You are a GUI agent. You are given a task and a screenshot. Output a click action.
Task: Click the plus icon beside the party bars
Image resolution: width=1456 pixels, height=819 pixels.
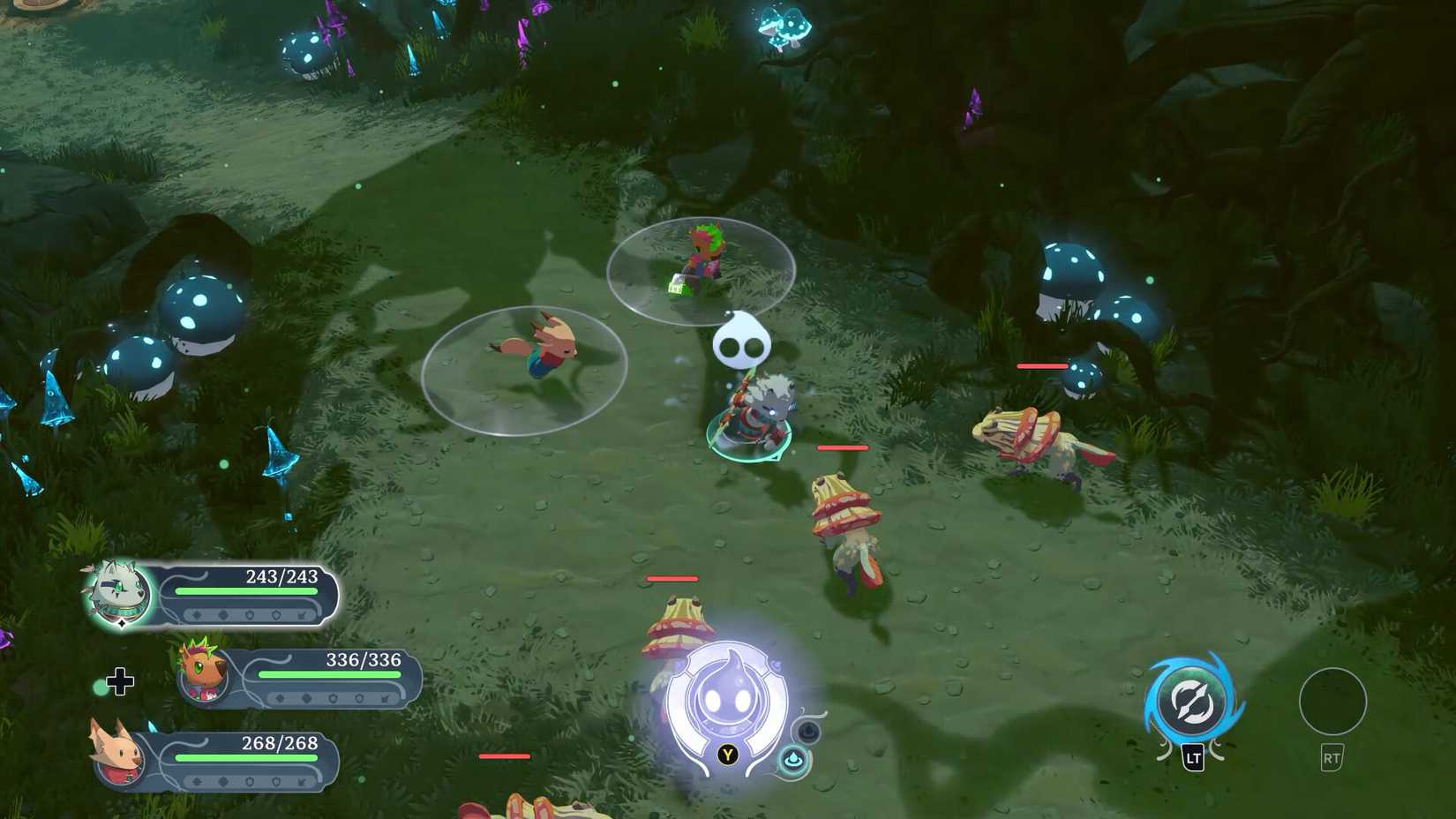click(x=122, y=680)
